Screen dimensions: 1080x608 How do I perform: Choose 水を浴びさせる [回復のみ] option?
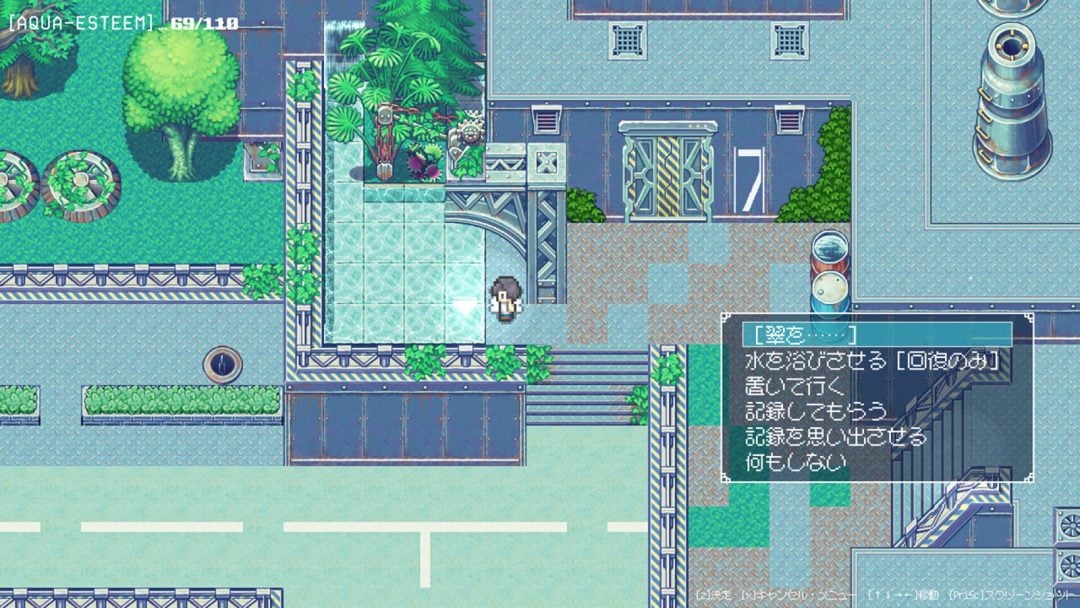[x=872, y=360]
